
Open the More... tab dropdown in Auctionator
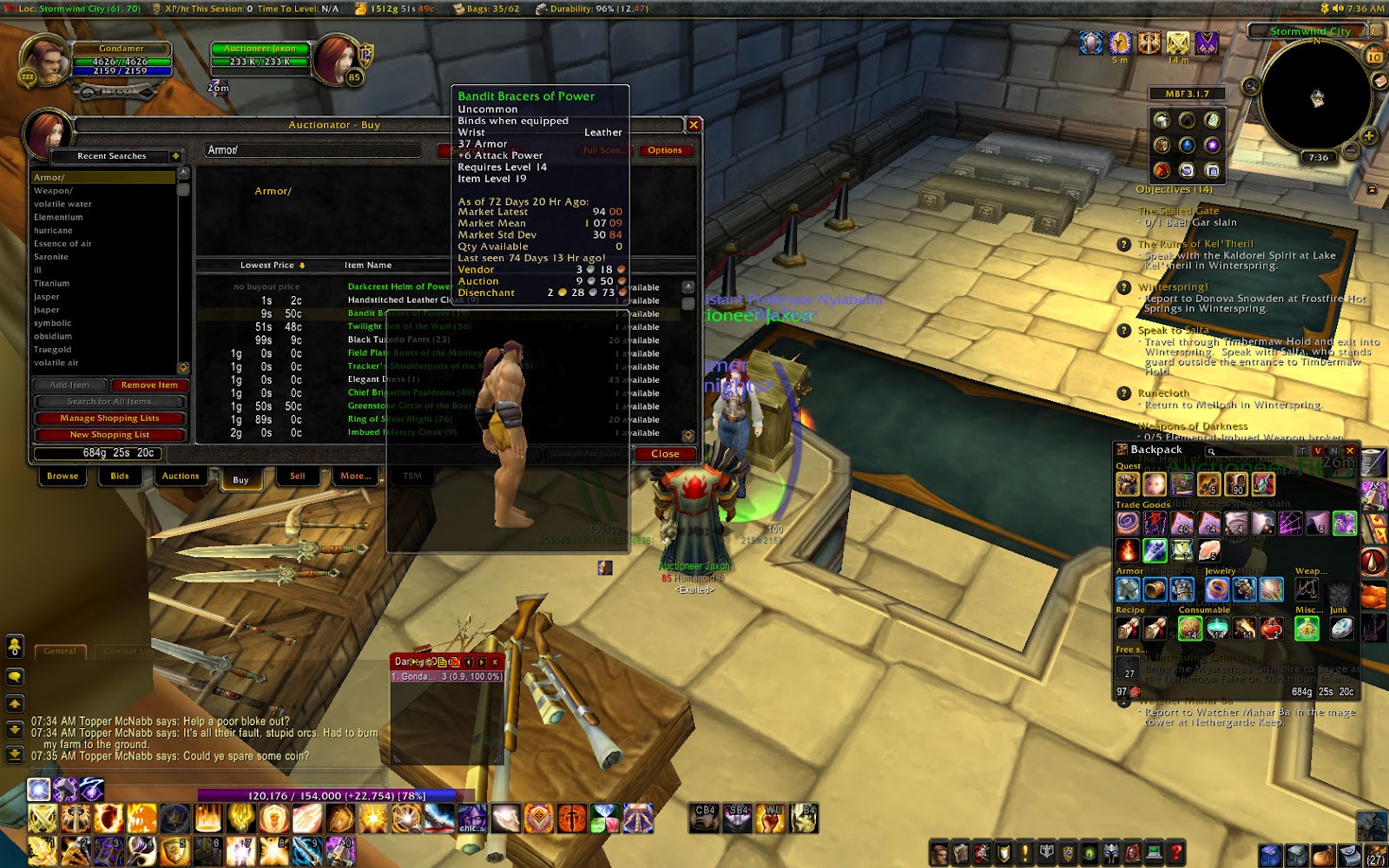tap(355, 476)
